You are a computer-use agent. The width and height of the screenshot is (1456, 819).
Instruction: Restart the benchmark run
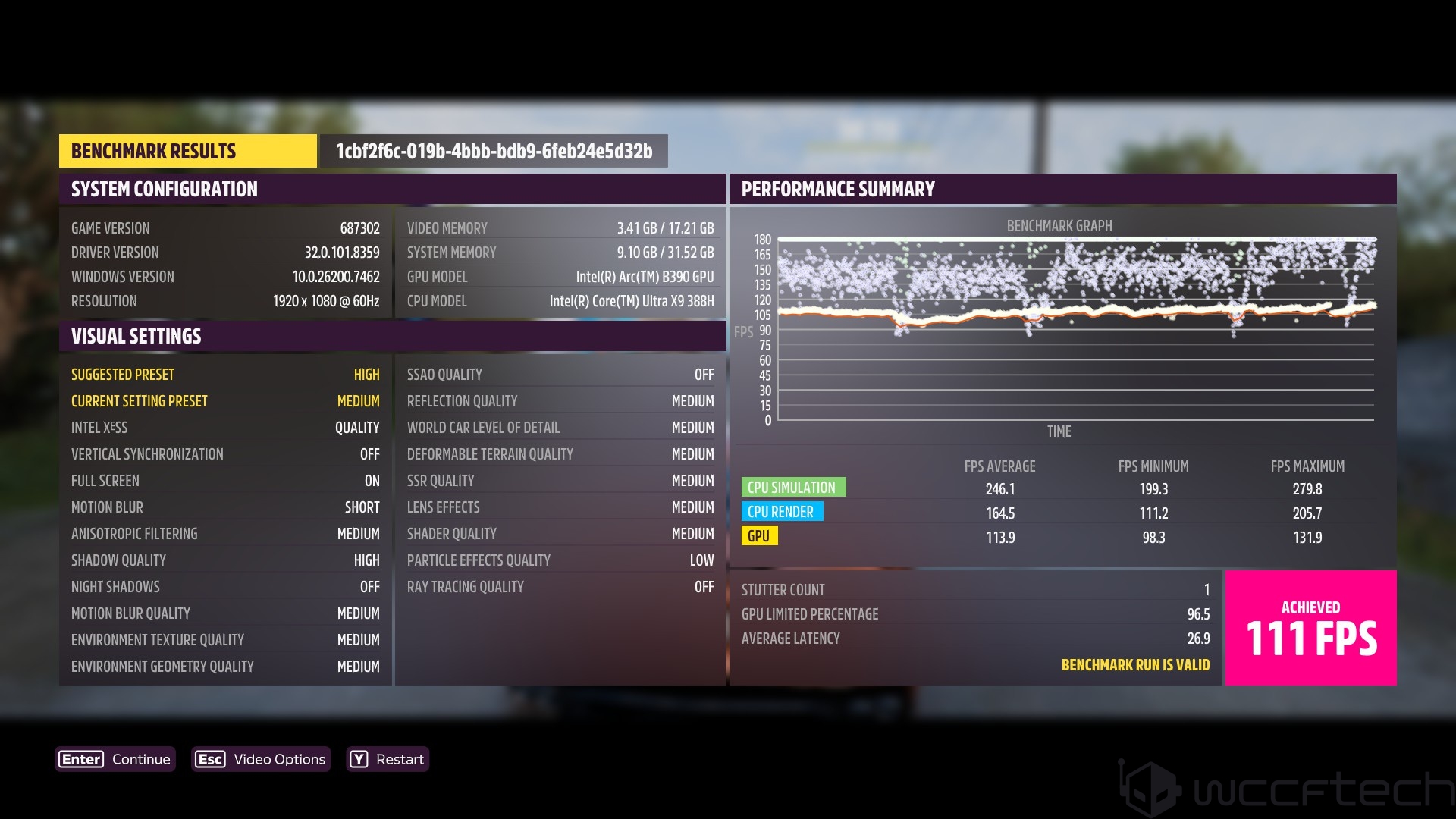[x=388, y=759]
